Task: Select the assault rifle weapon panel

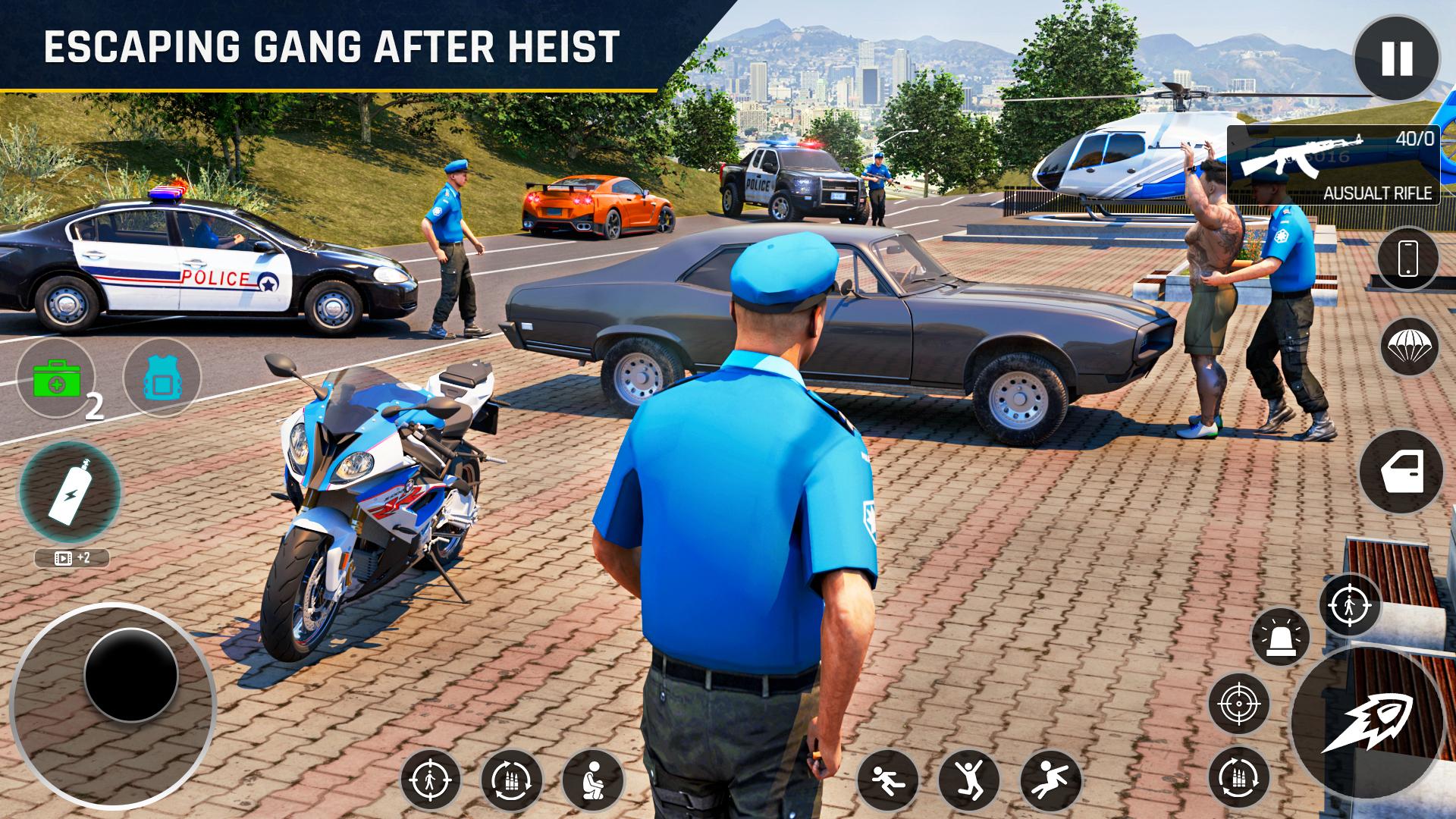Action: point(1332,165)
